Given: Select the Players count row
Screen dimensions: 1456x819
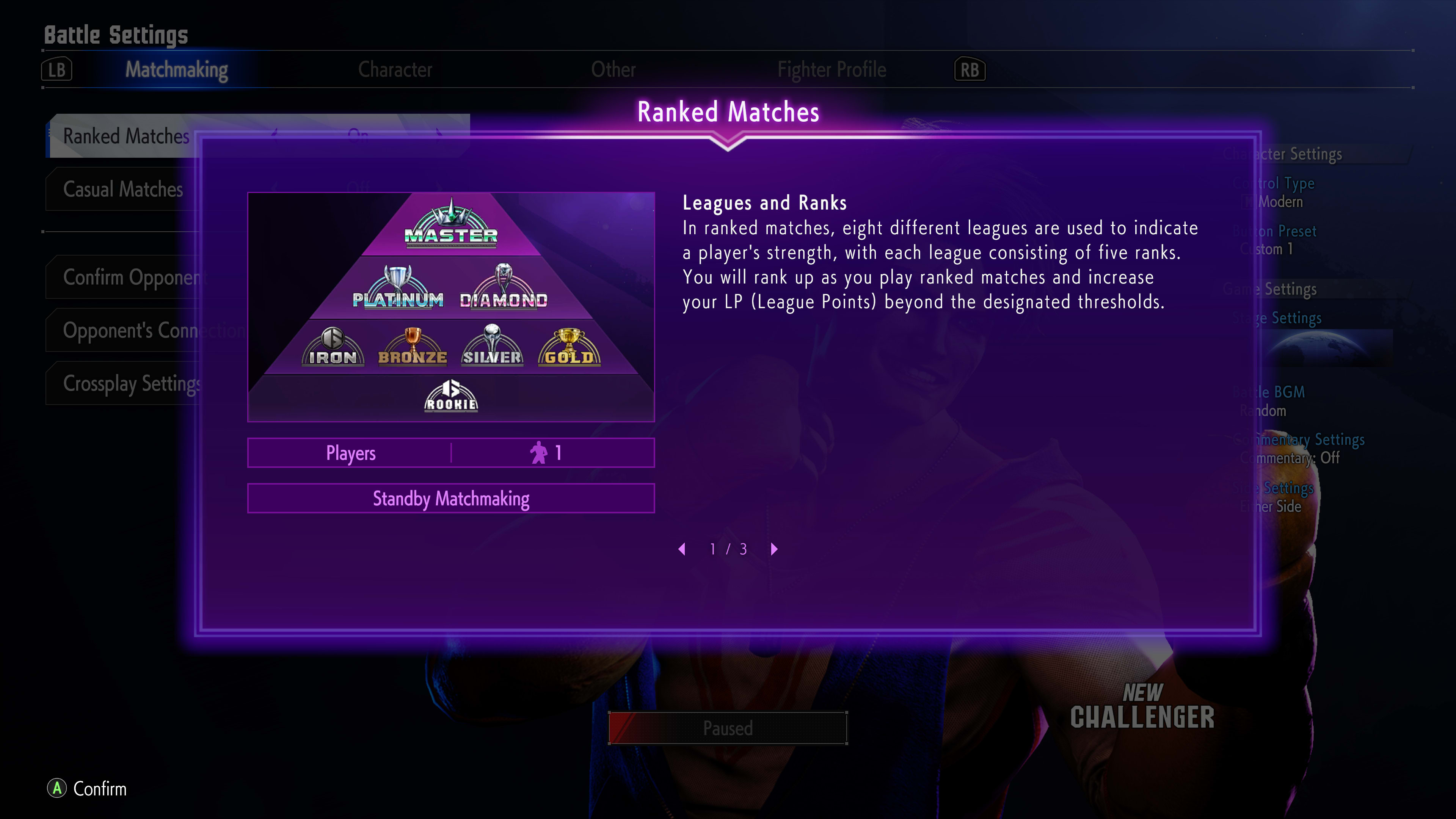Looking at the screenshot, I should [x=450, y=453].
